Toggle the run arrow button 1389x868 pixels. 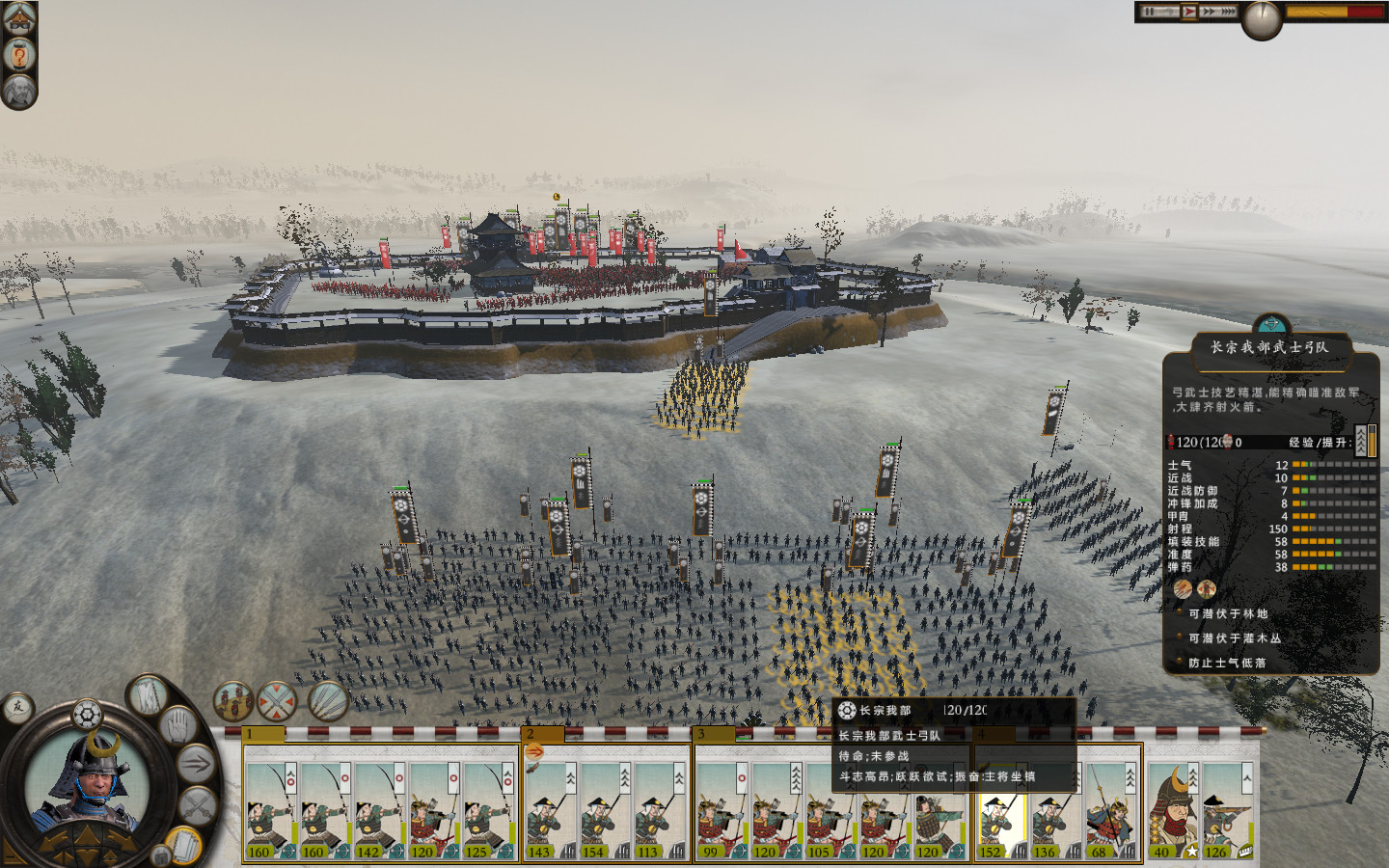point(196,765)
